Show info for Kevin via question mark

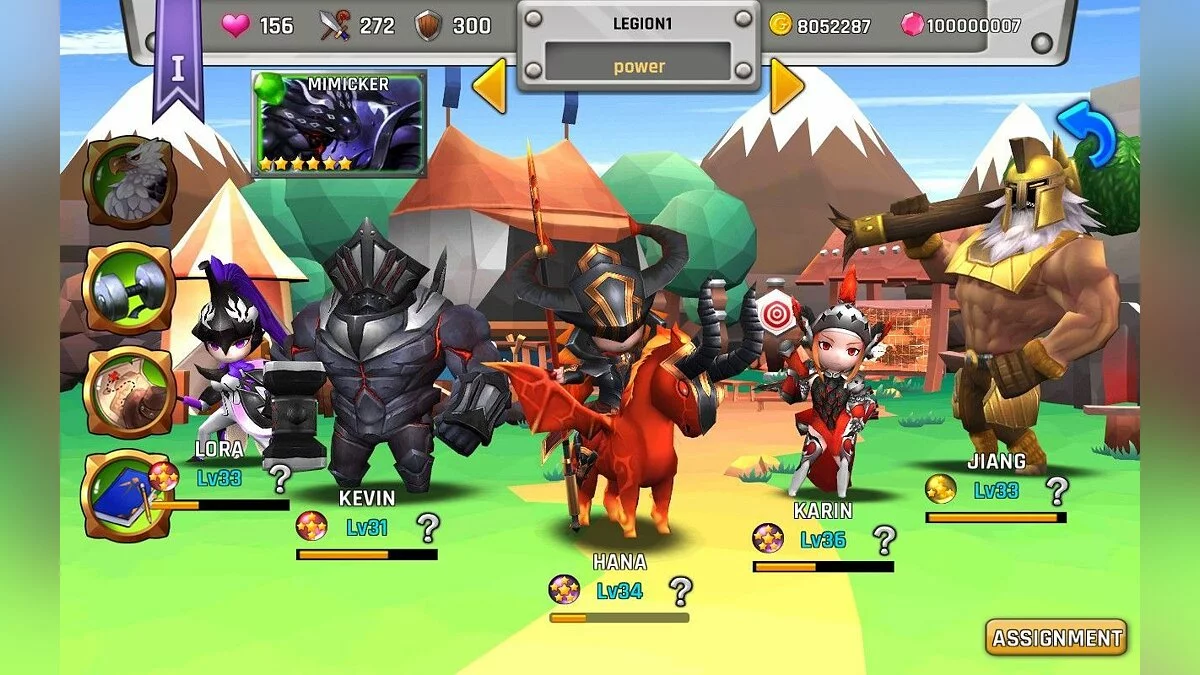click(428, 526)
